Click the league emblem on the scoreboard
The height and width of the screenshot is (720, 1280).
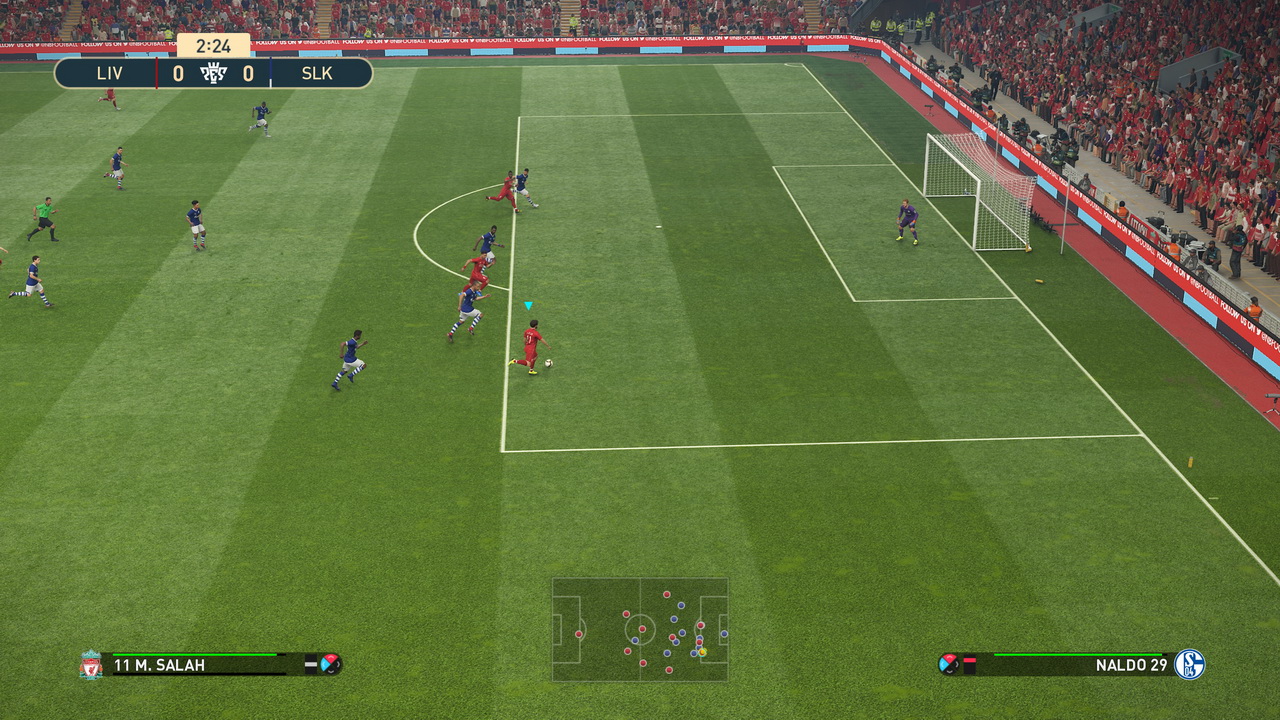pos(213,73)
